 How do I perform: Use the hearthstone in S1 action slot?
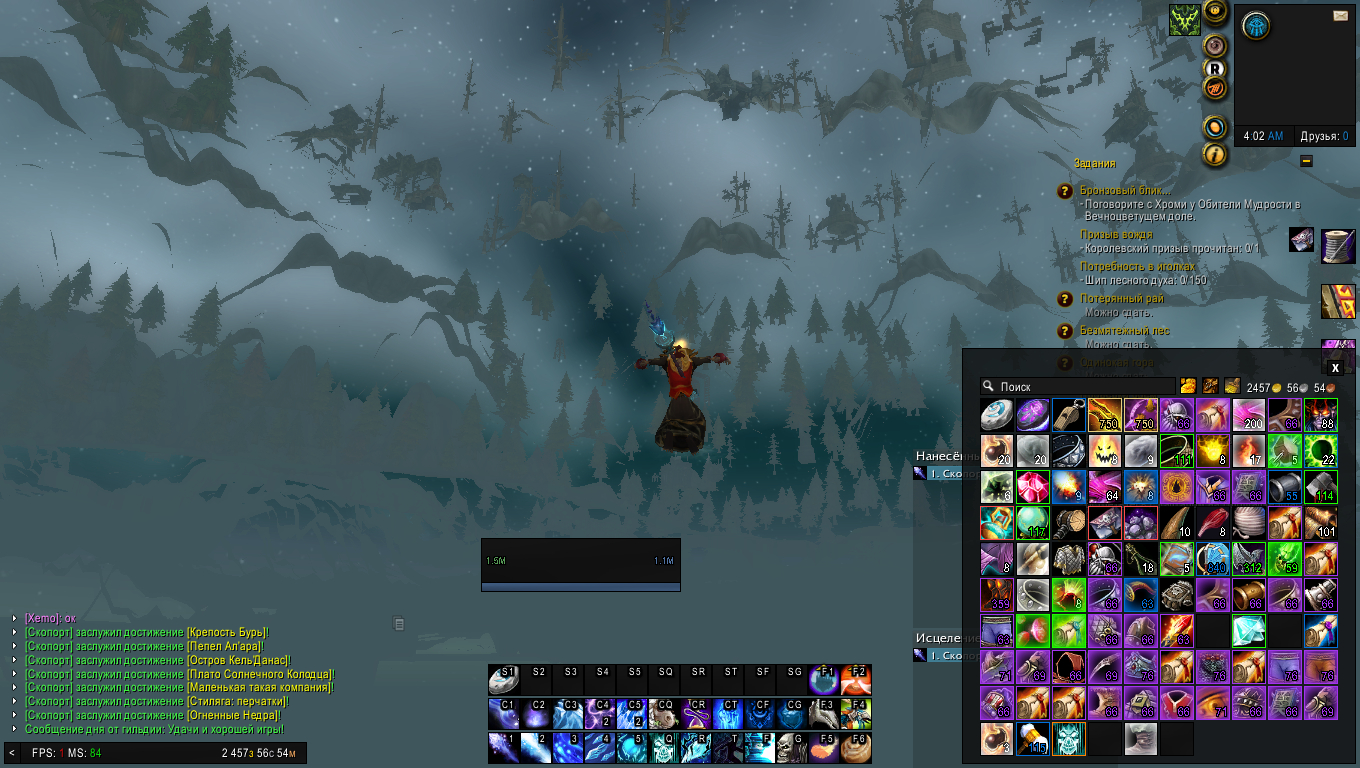tap(503, 681)
